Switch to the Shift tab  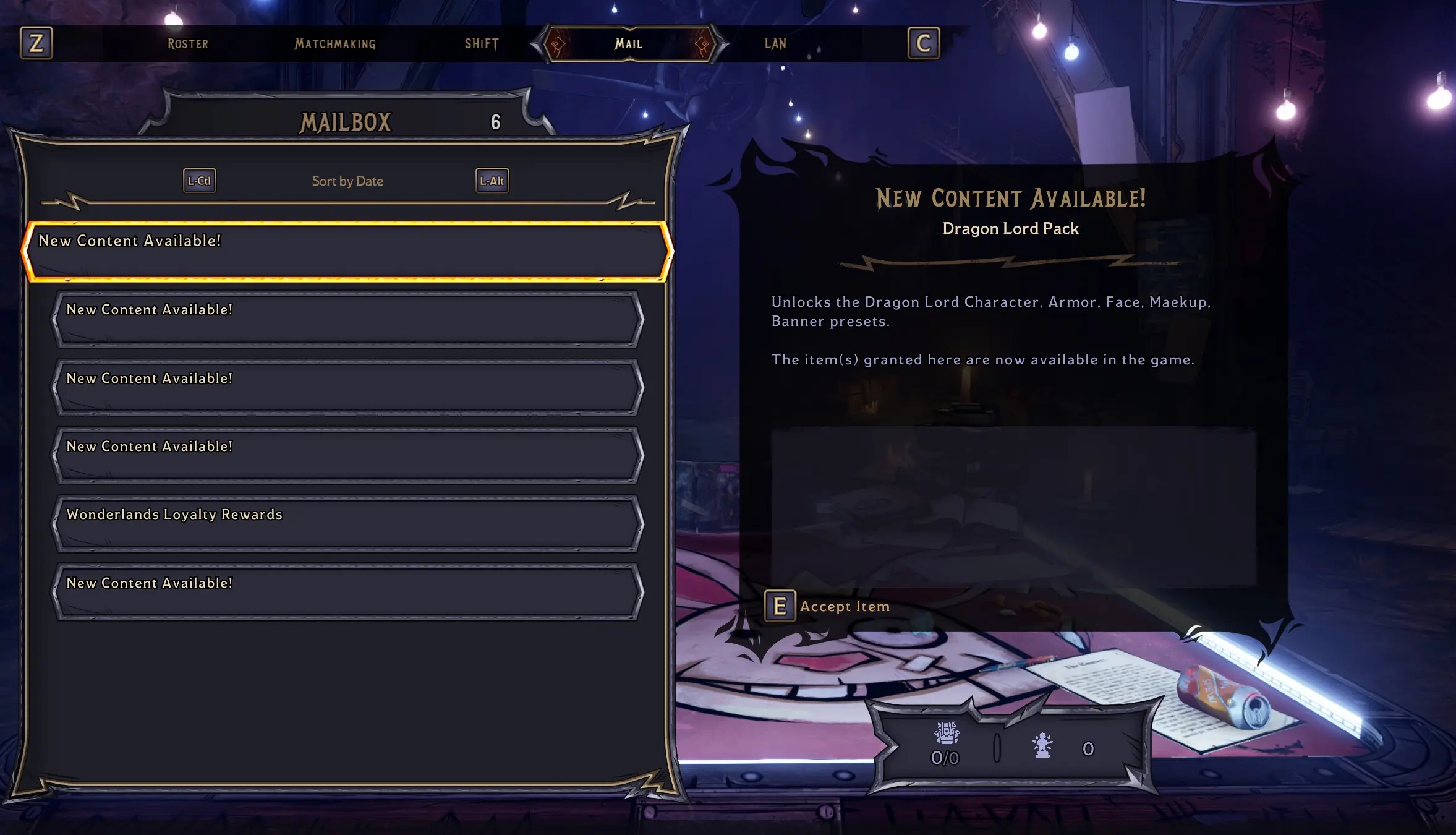(482, 43)
